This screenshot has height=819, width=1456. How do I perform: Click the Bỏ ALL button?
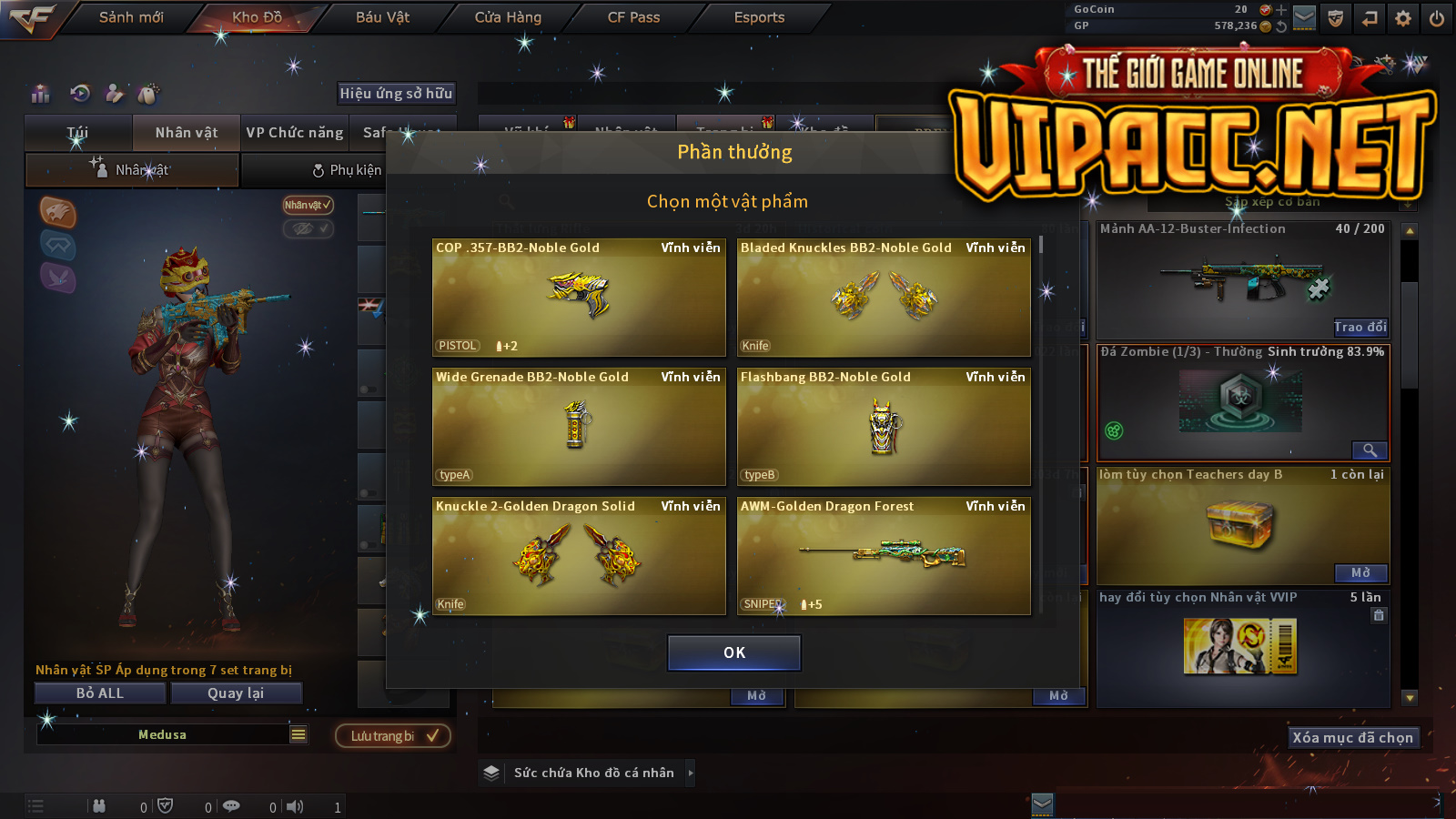pos(100,693)
